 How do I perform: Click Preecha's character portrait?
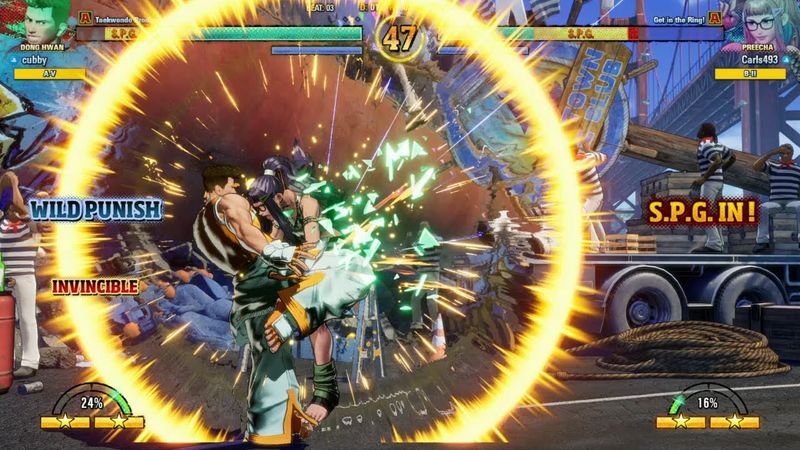click(x=759, y=22)
